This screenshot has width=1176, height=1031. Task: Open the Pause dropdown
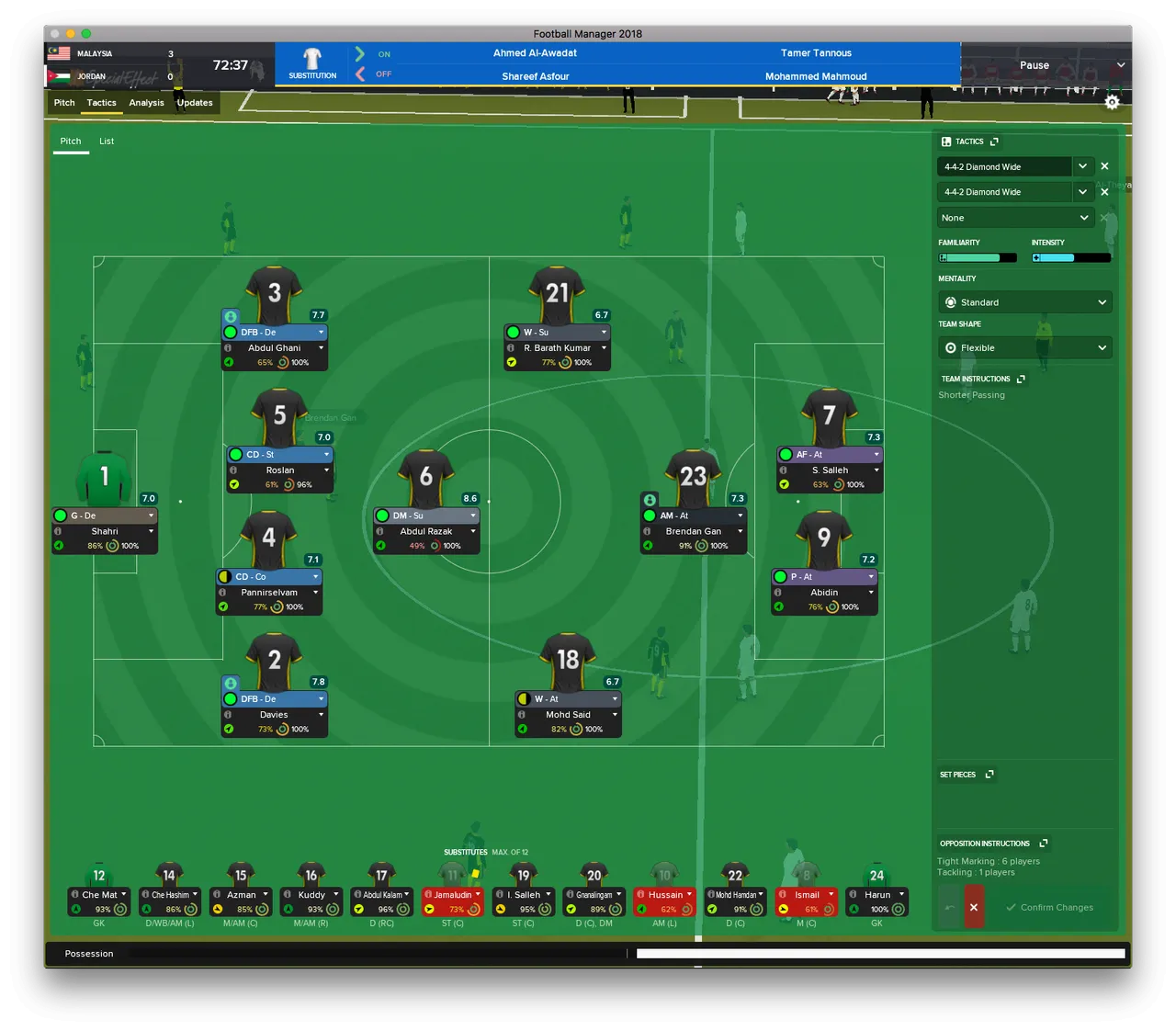click(1120, 65)
